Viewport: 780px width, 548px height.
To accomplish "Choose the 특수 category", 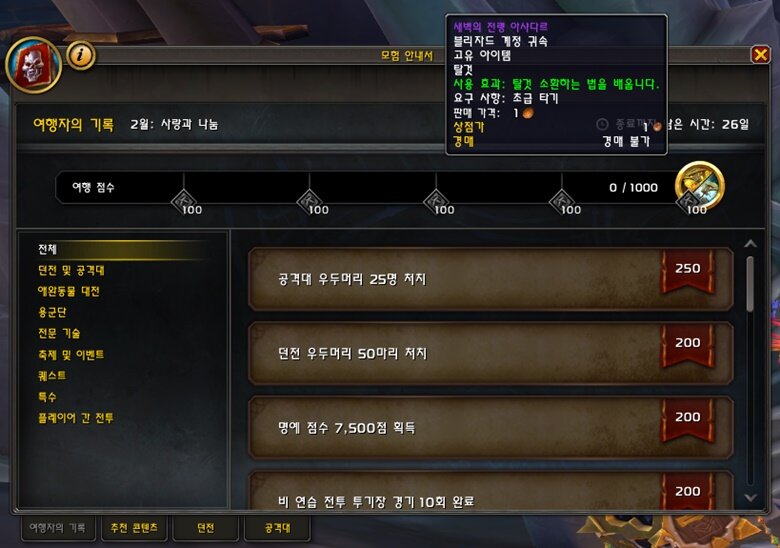I will click(47, 396).
